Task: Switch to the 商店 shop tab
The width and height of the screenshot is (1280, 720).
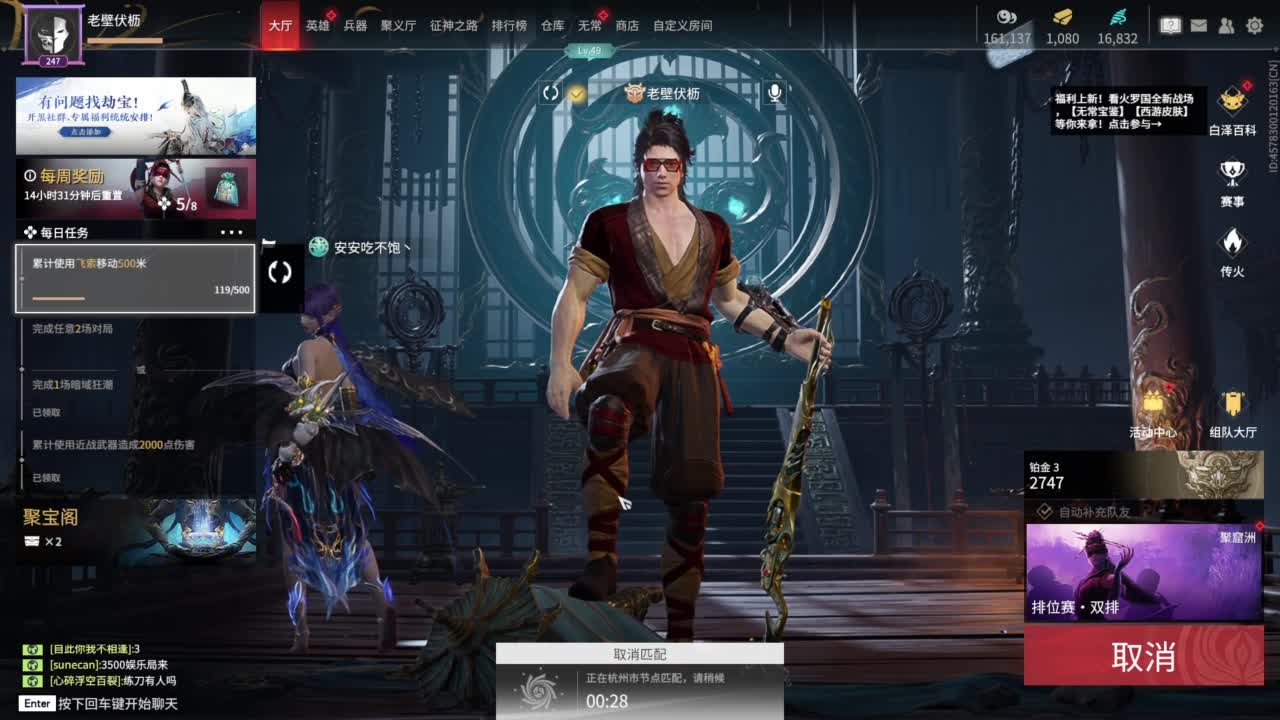Action: [625, 26]
